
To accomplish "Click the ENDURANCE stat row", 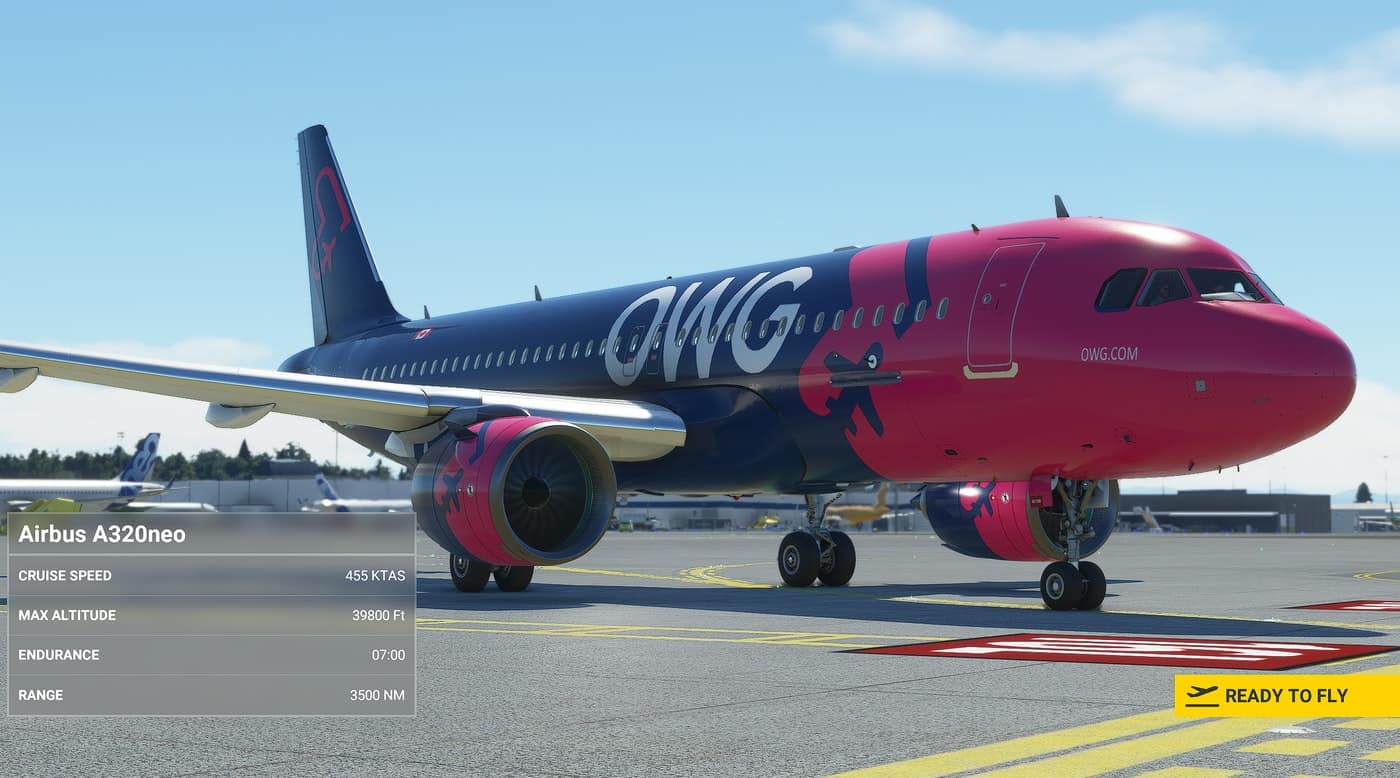I will coord(210,655).
